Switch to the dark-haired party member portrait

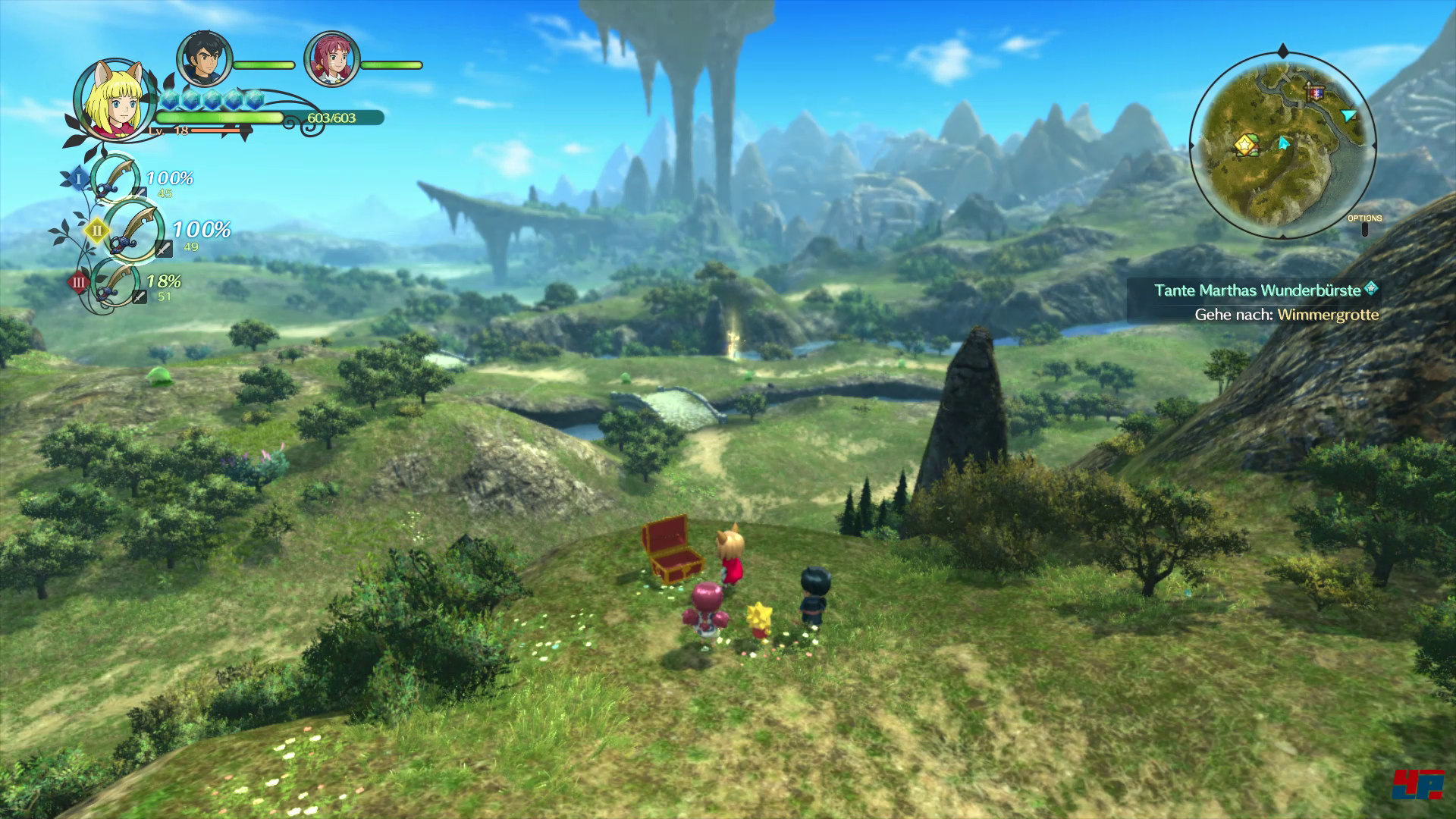(x=203, y=59)
